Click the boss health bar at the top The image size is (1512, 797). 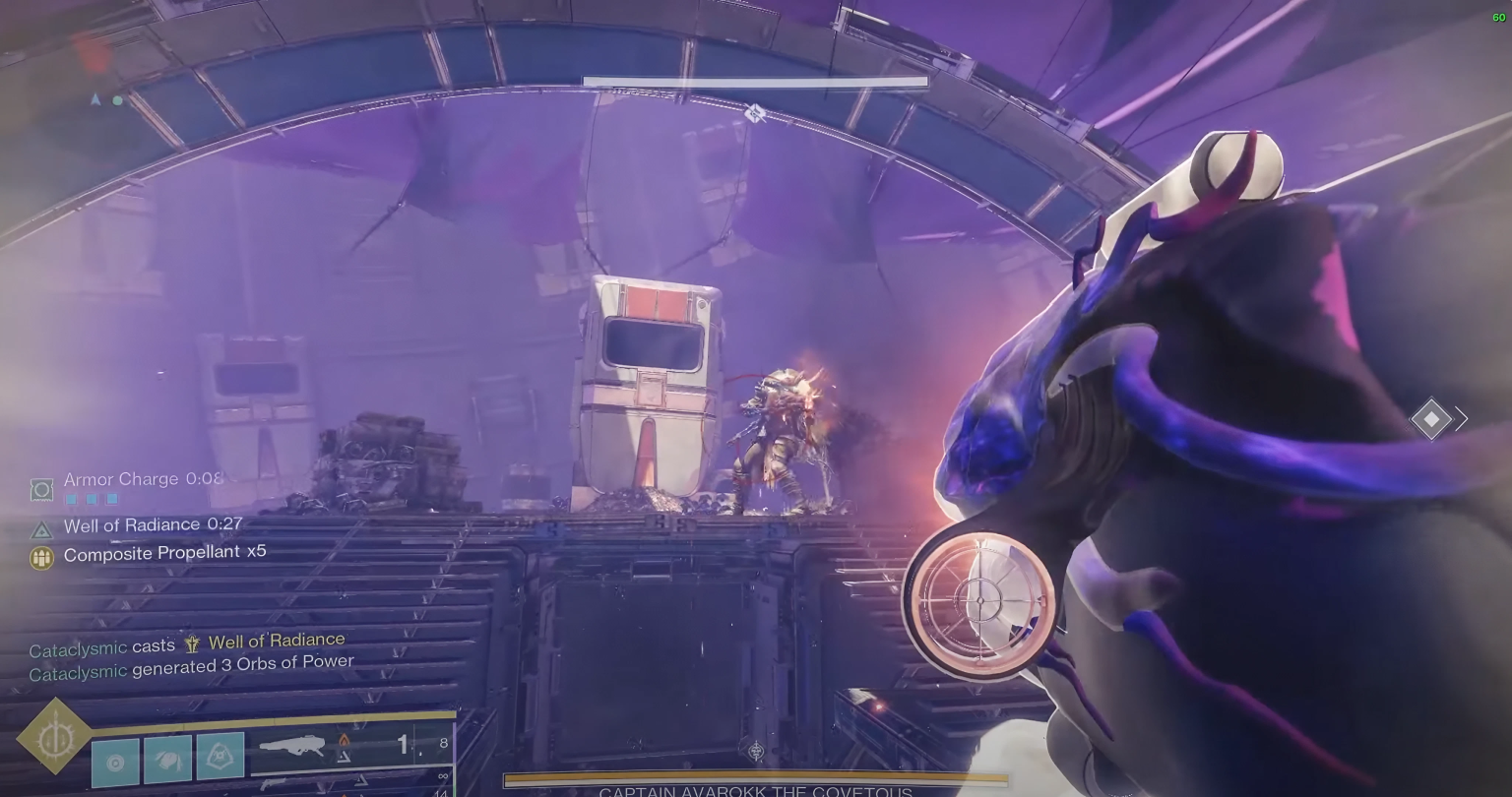[x=755, y=81]
